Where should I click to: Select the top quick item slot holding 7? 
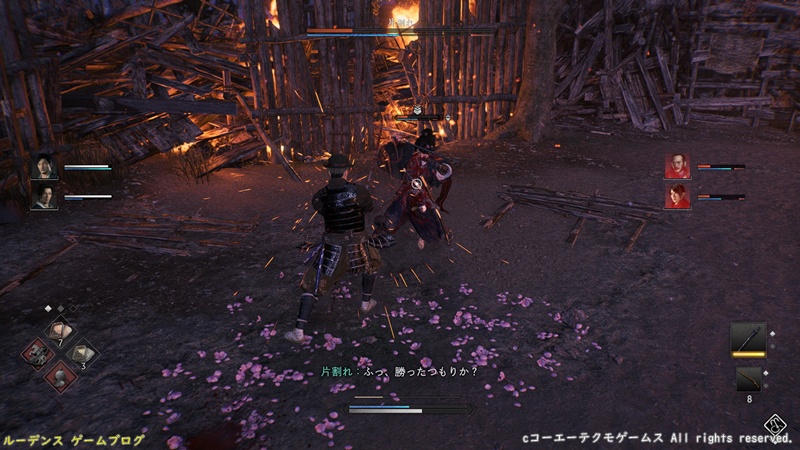coord(60,331)
